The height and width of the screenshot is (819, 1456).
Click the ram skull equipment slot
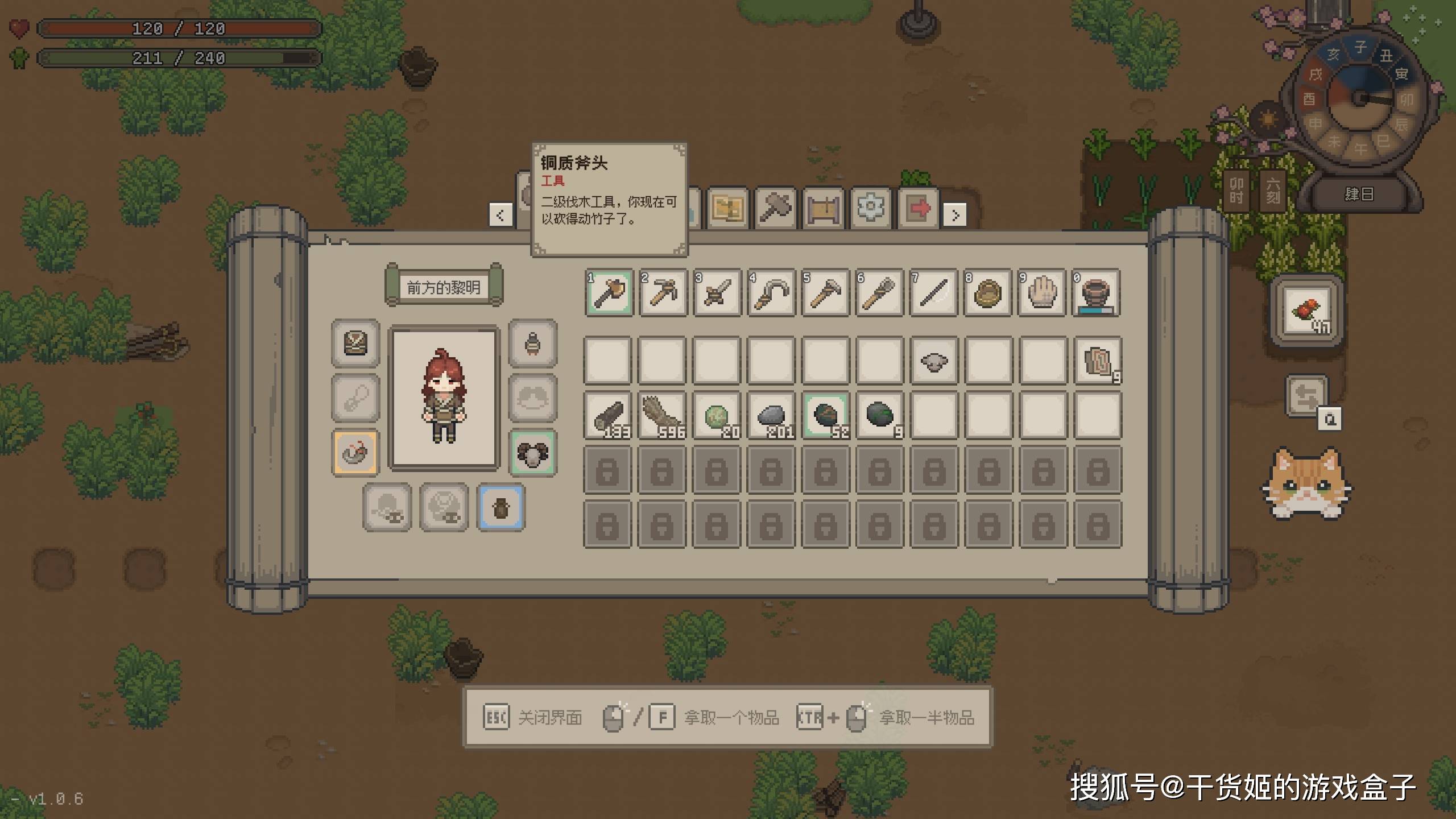(533, 453)
